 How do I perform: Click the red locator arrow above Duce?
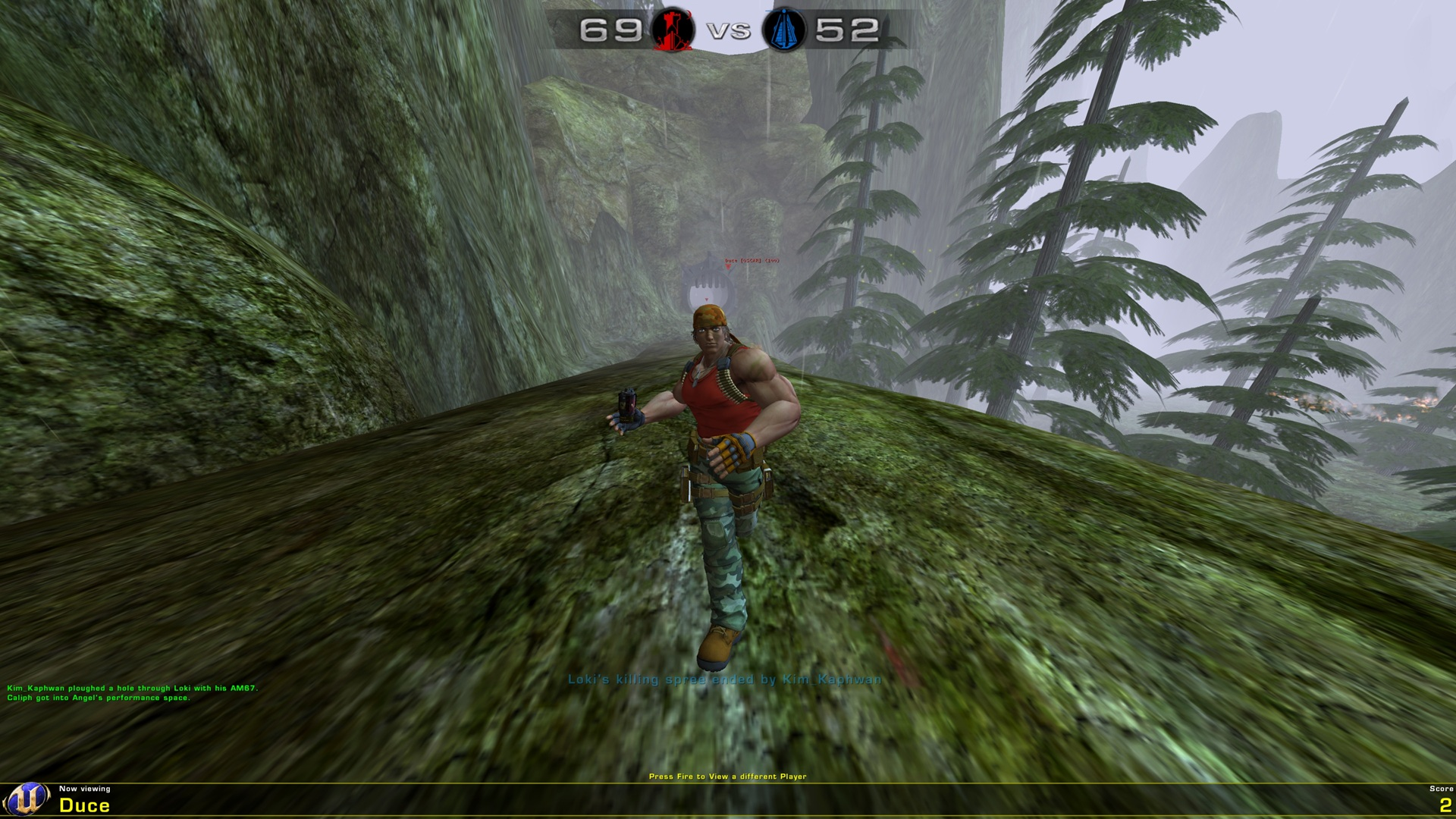click(x=728, y=267)
